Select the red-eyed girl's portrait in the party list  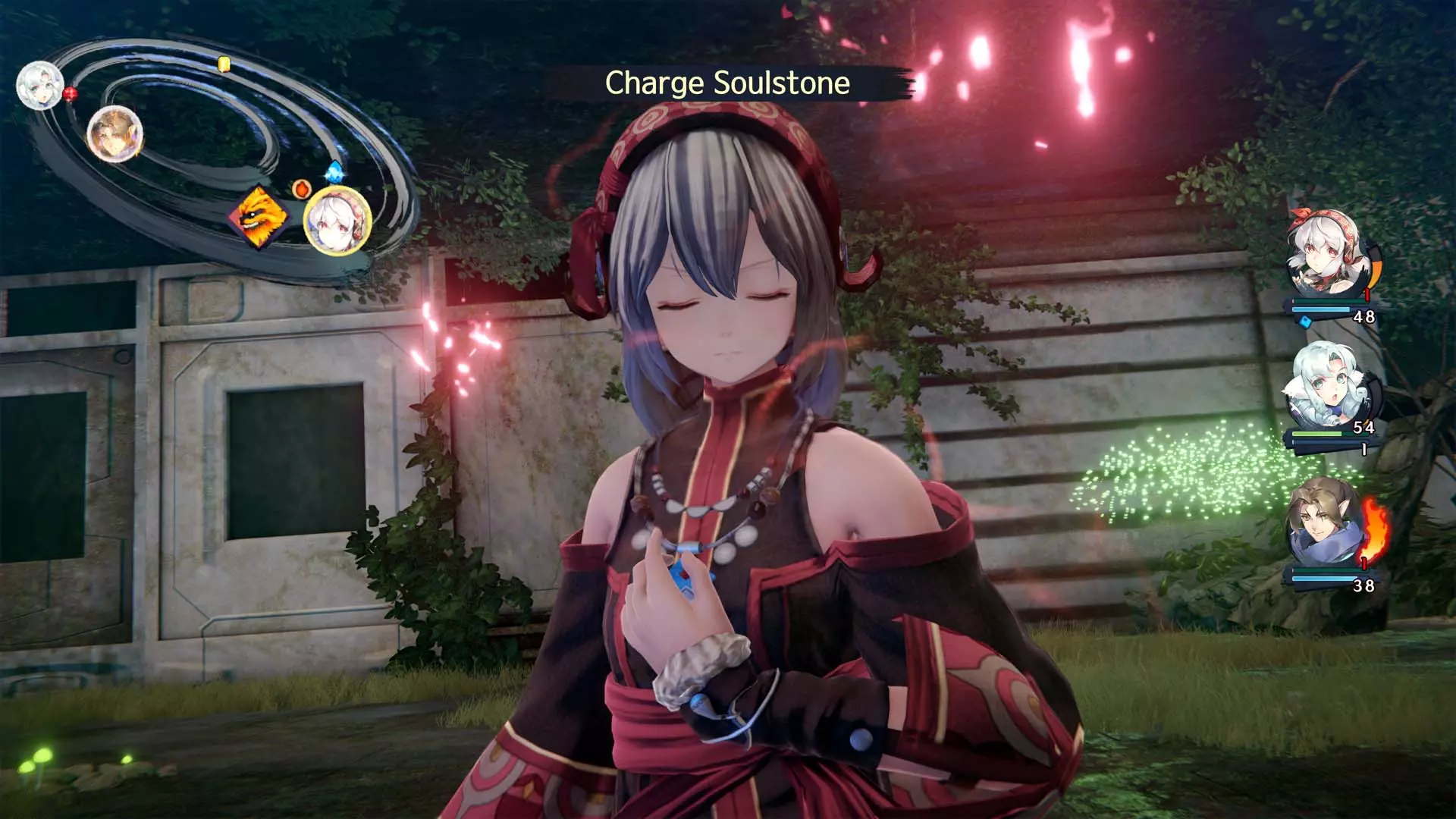[1324, 255]
